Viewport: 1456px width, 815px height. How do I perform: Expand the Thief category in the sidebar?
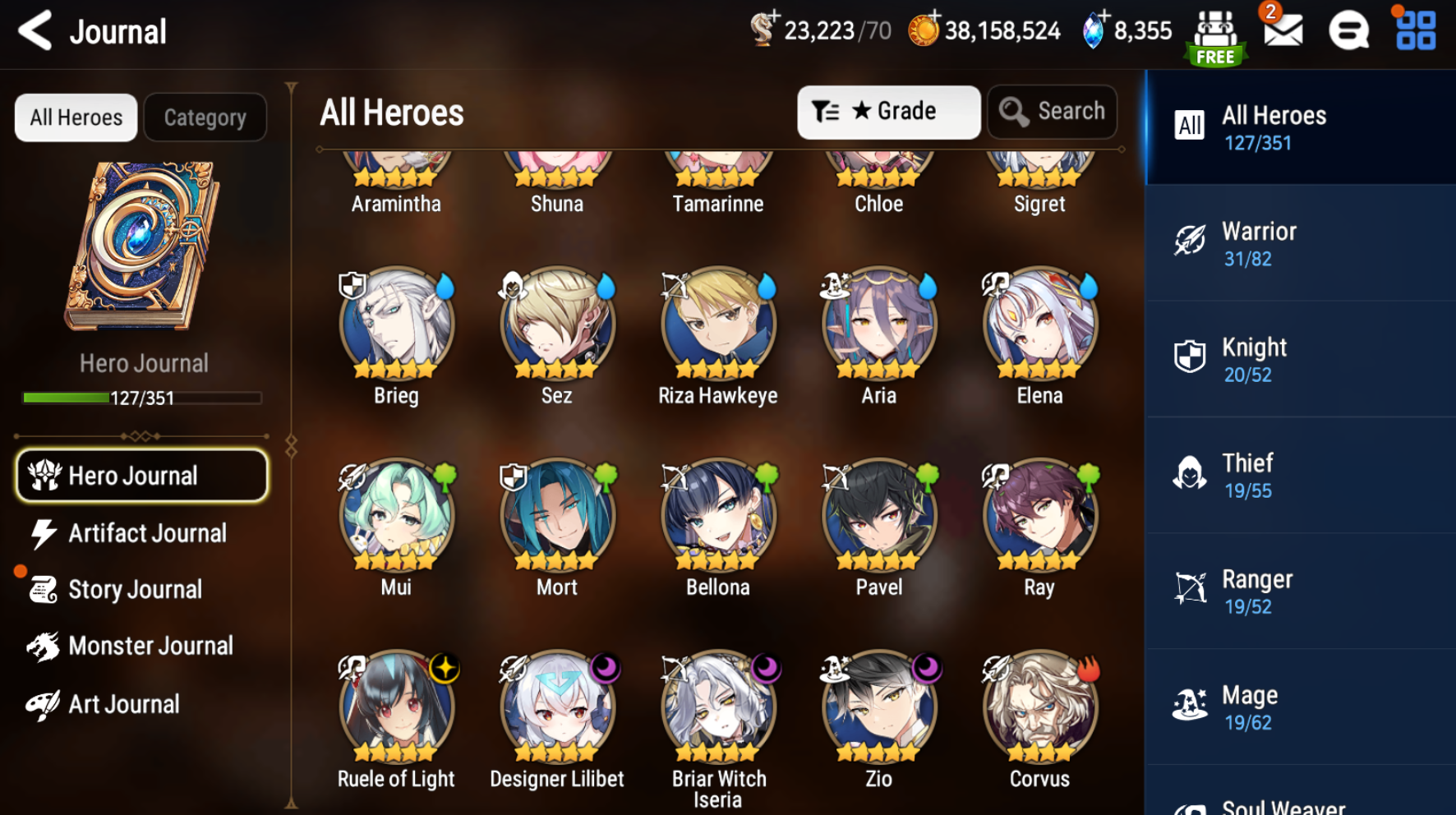tap(1298, 476)
